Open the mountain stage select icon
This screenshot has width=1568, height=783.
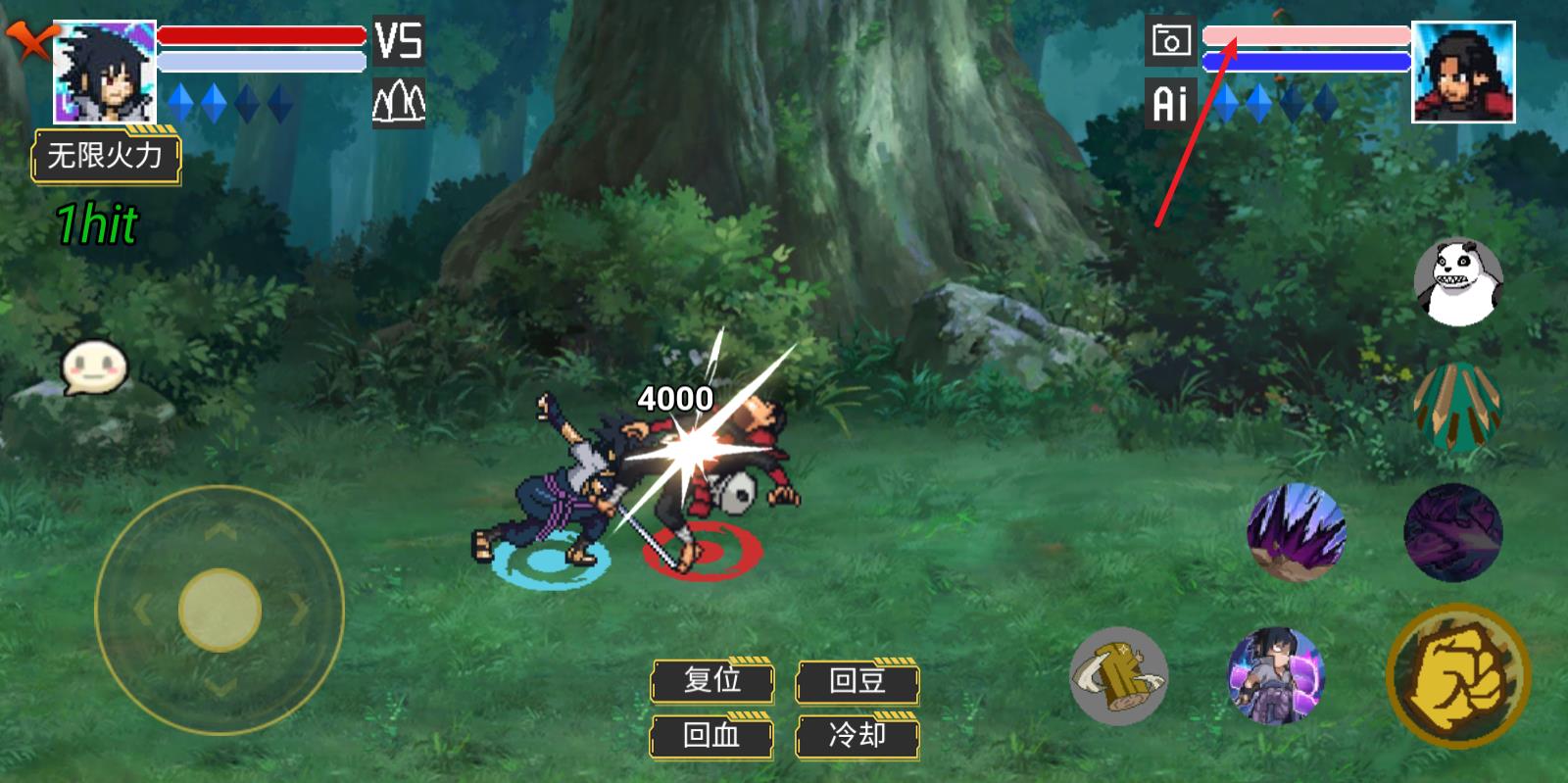(399, 101)
